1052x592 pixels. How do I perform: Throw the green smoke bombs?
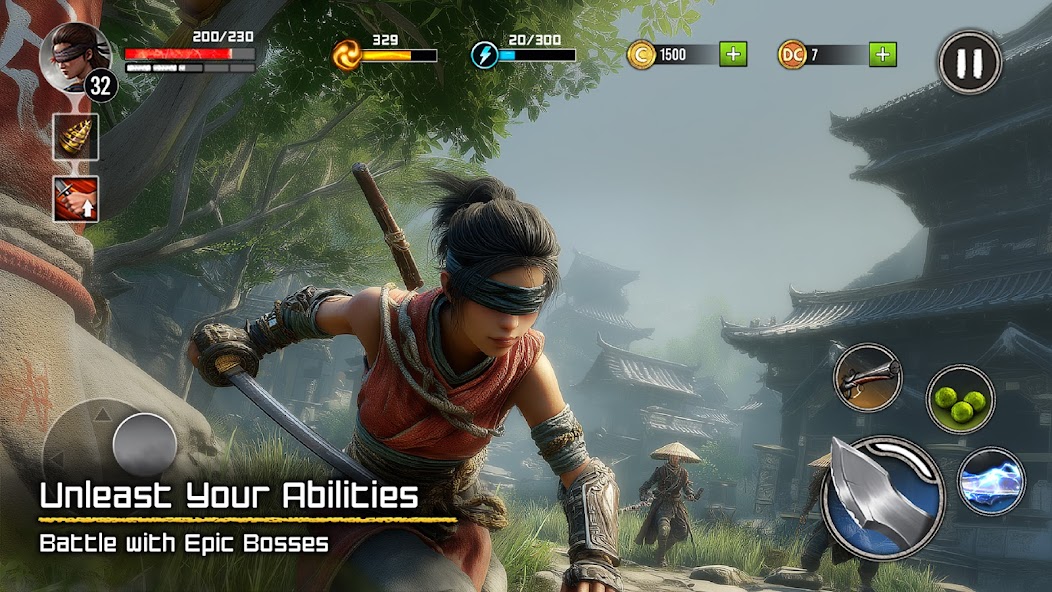(x=960, y=399)
